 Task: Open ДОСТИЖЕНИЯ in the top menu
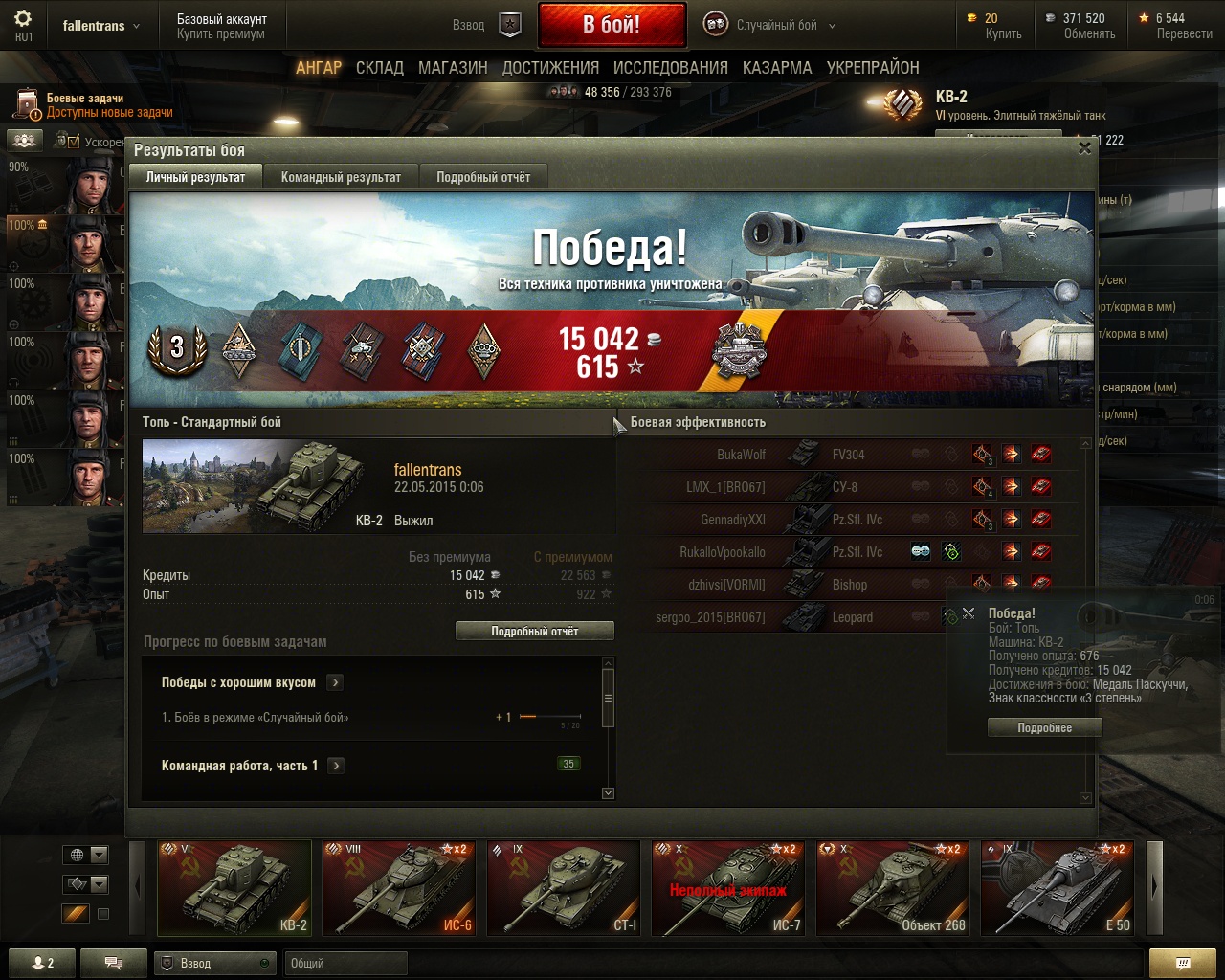click(x=550, y=68)
